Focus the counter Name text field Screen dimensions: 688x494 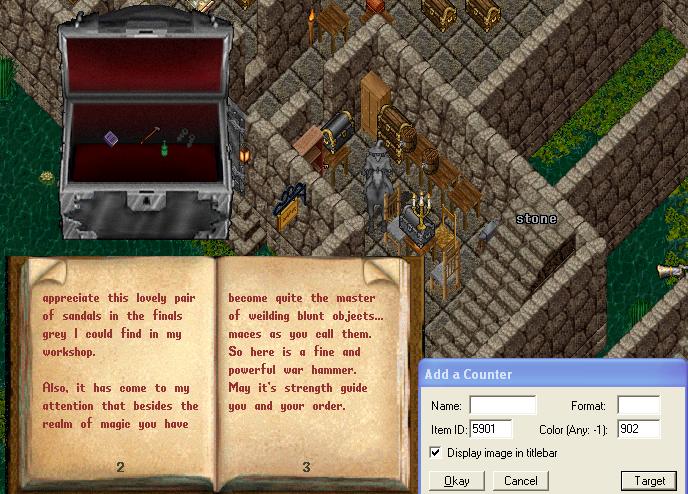[x=502, y=406]
